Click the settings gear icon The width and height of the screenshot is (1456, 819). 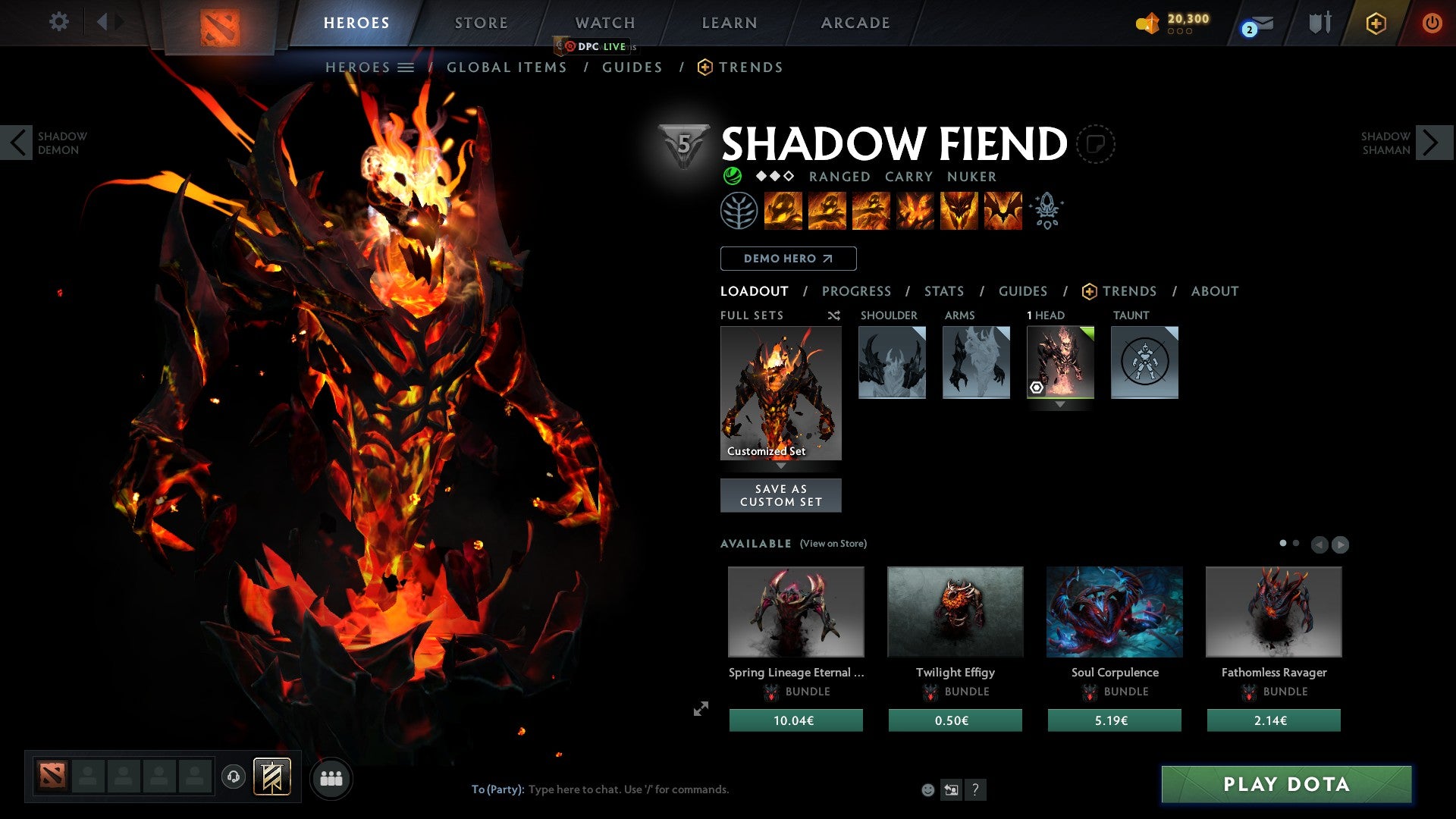pos(59,22)
